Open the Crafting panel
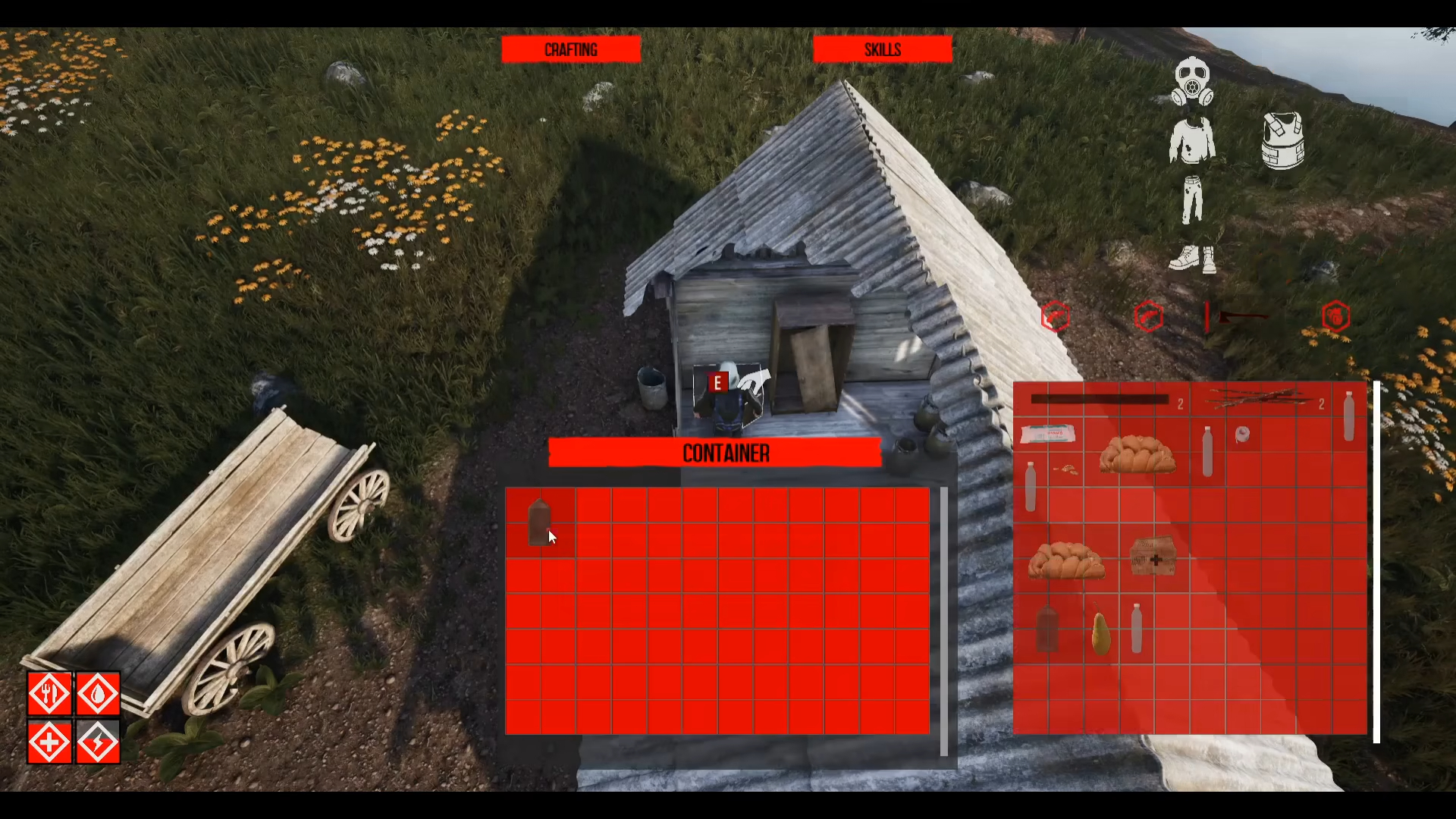The image size is (1456, 819). pyautogui.click(x=570, y=50)
